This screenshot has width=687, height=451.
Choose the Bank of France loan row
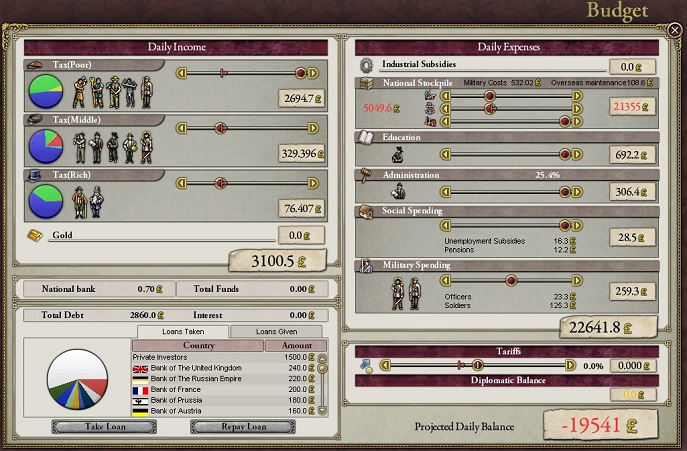tap(222, 390)
